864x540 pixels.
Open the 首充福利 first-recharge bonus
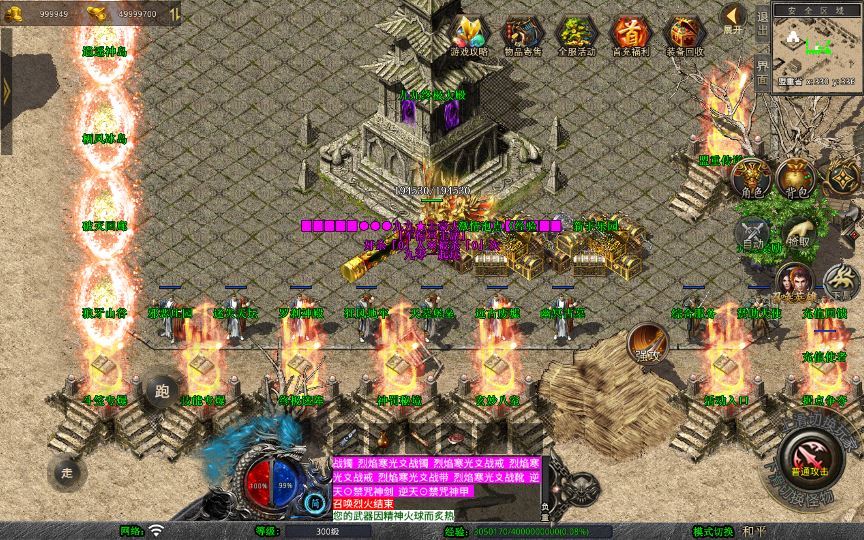click(630, 36)
